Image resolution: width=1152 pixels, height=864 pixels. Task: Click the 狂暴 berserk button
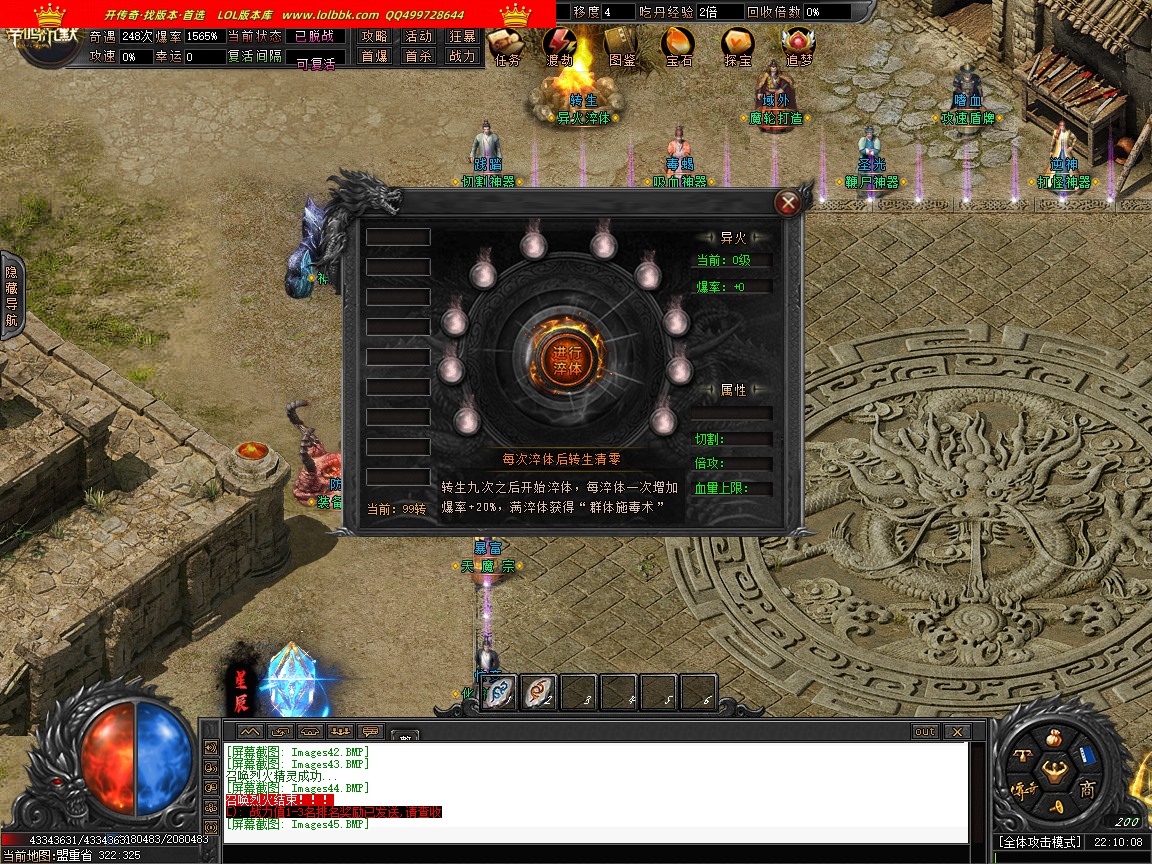coord(462,36)
